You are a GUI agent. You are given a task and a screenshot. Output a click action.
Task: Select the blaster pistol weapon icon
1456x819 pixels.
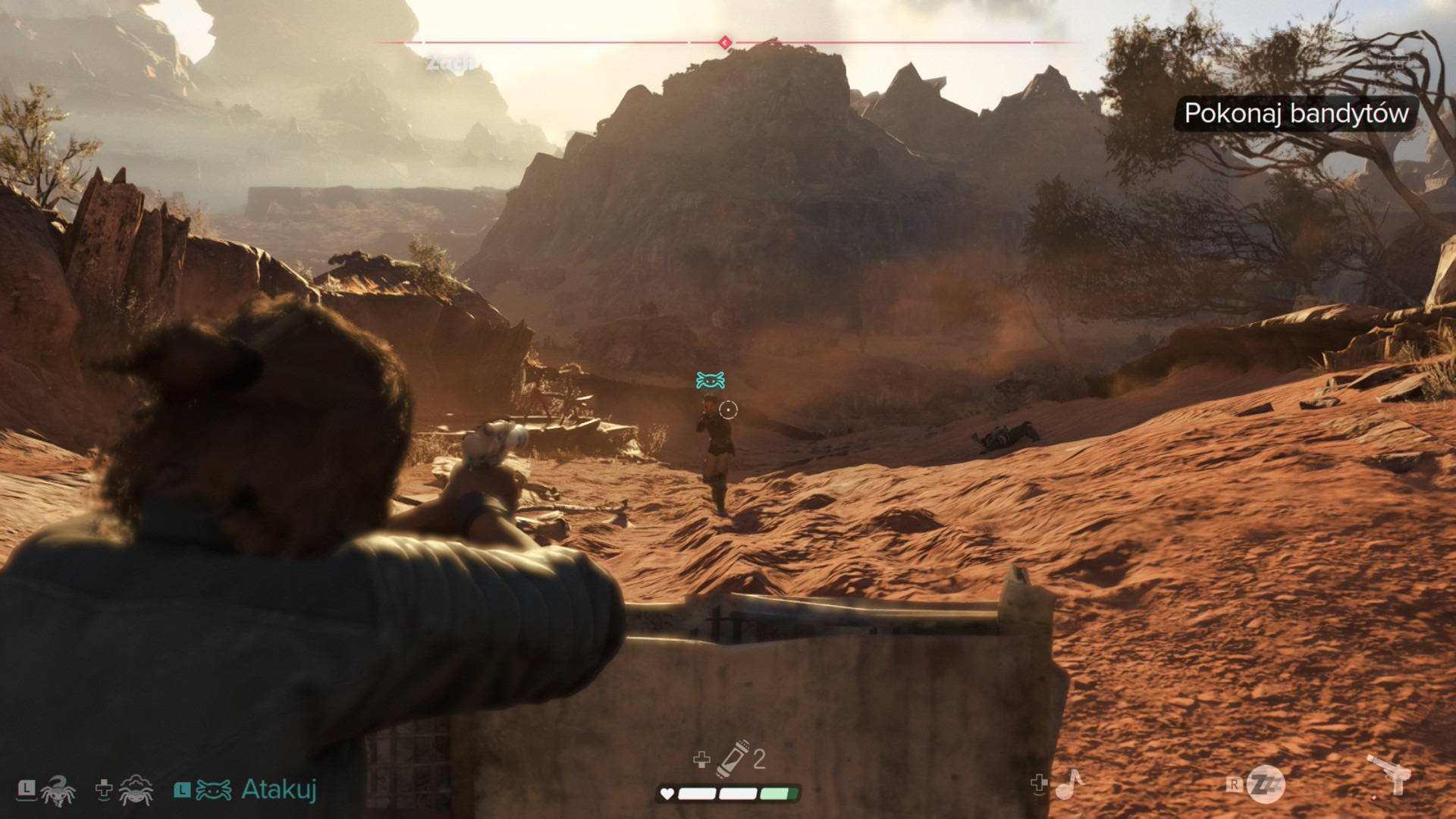1389,775
